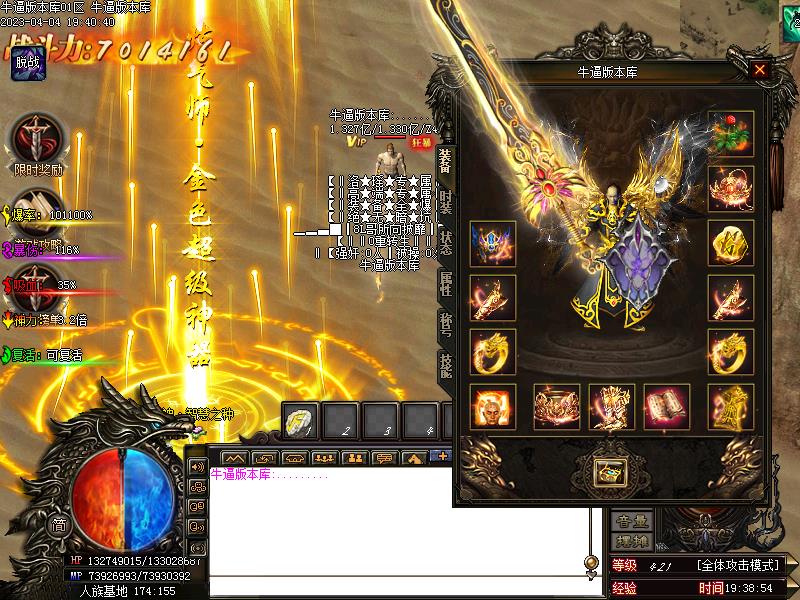Click the 简 button on the orb

(60, 525)
